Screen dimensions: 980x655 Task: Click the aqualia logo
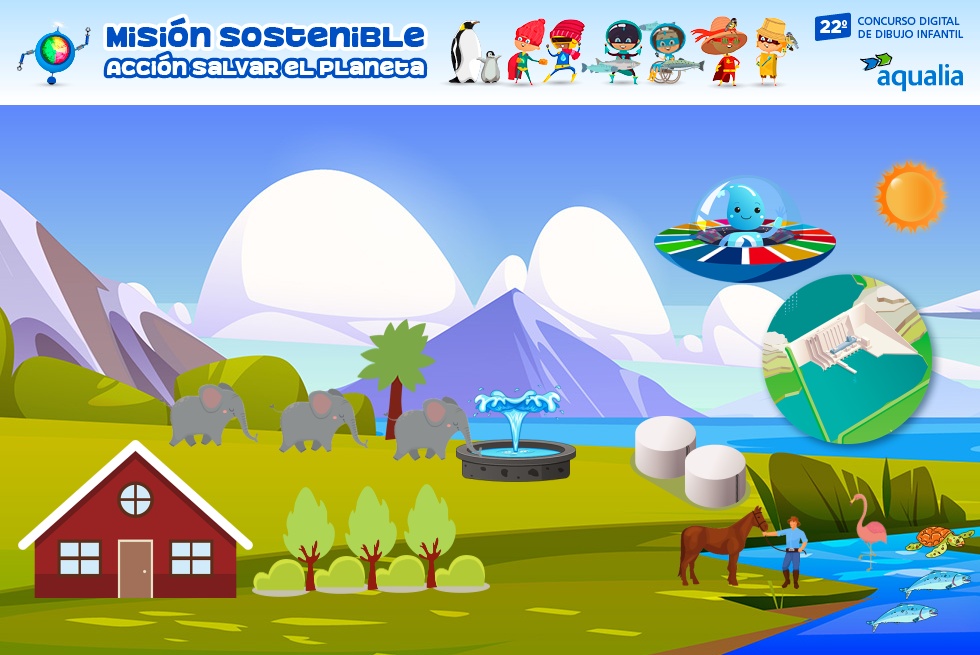point(911,70)
